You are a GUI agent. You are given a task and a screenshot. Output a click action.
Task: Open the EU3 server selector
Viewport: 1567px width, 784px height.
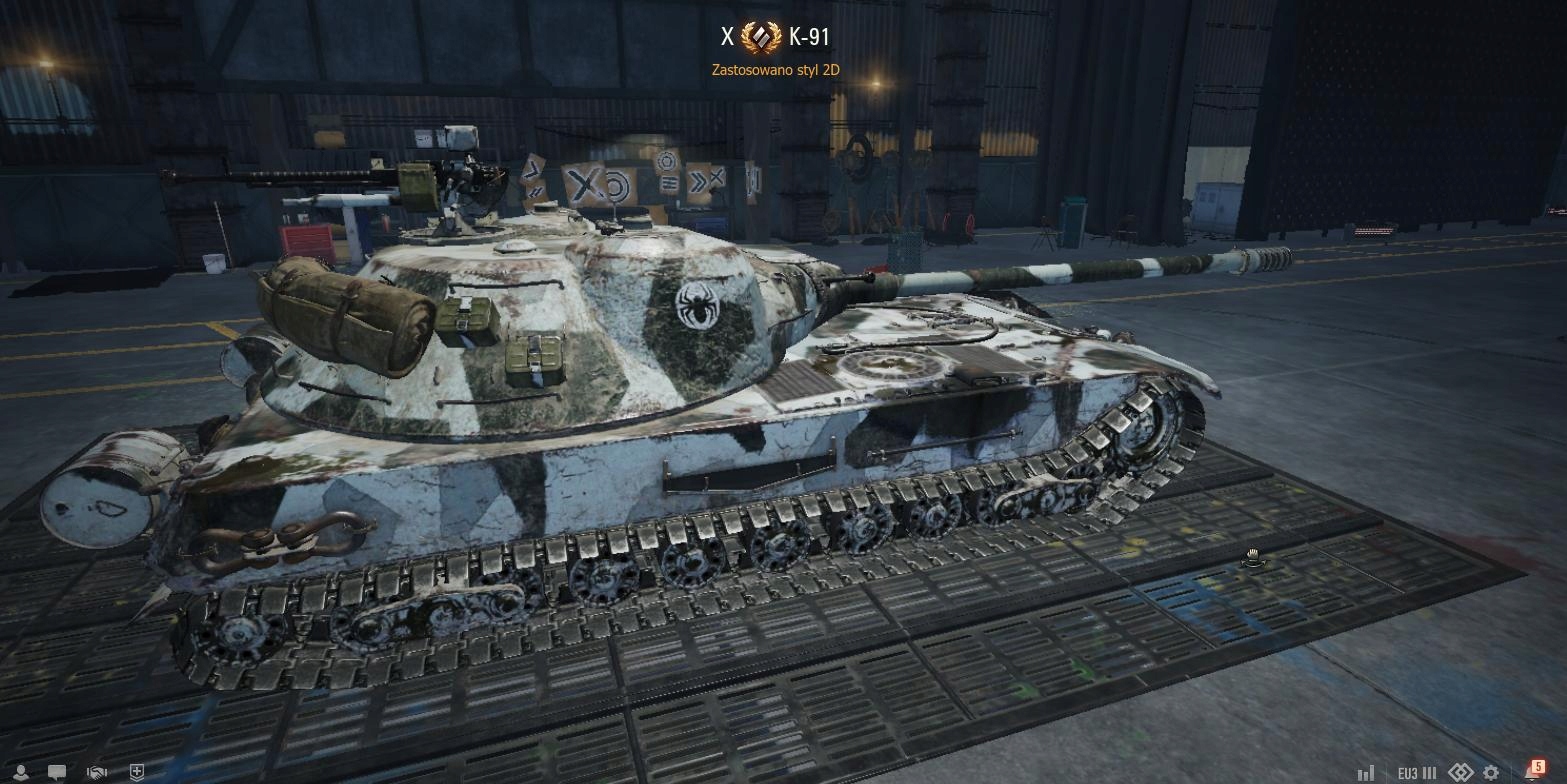1417,773
